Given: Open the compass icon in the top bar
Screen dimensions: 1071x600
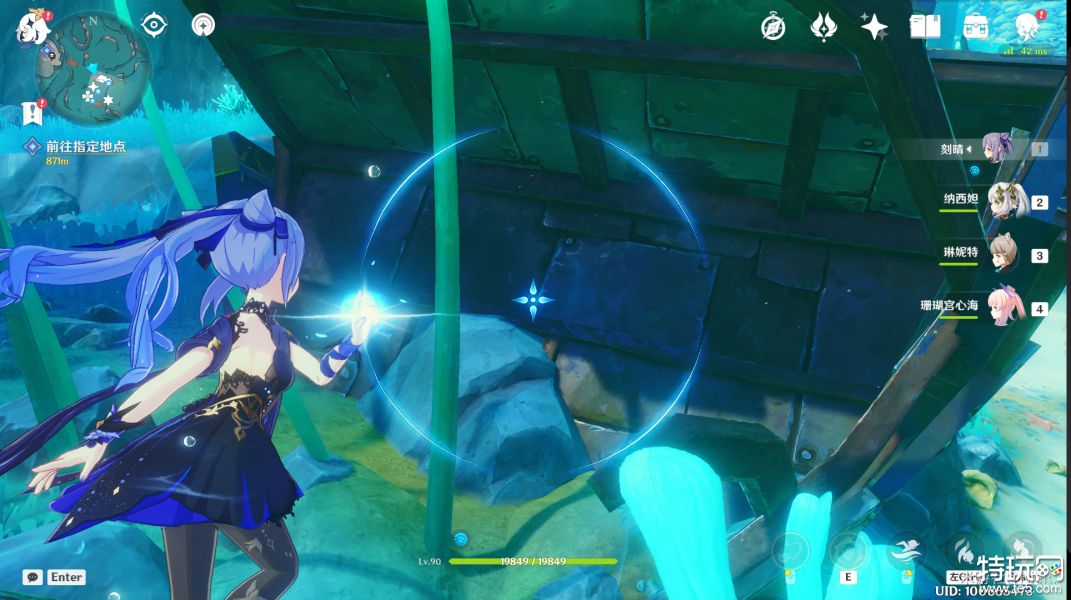Looking at the screenshot, I should point(772,27).
